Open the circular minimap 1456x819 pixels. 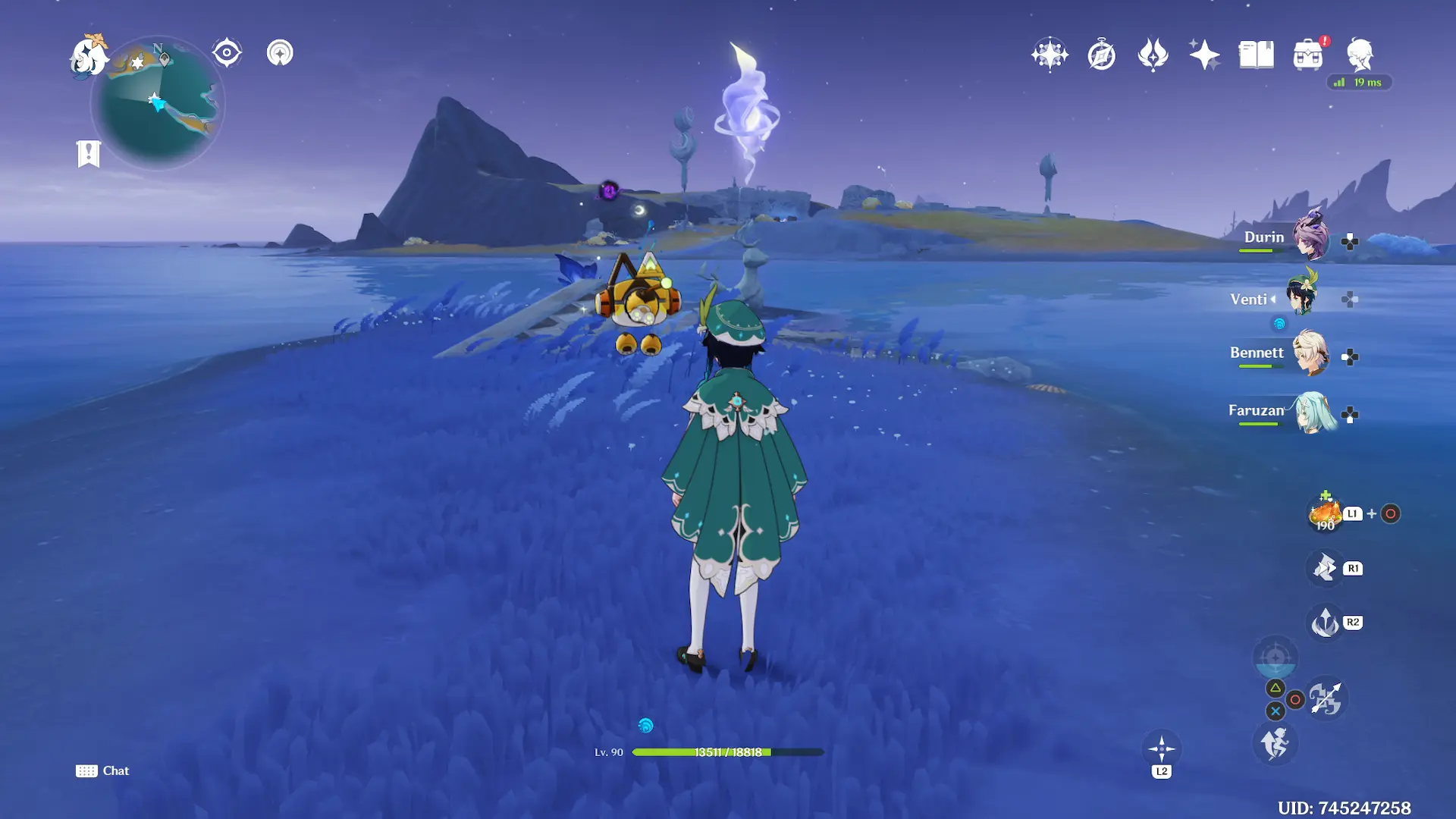pos(158,104)
